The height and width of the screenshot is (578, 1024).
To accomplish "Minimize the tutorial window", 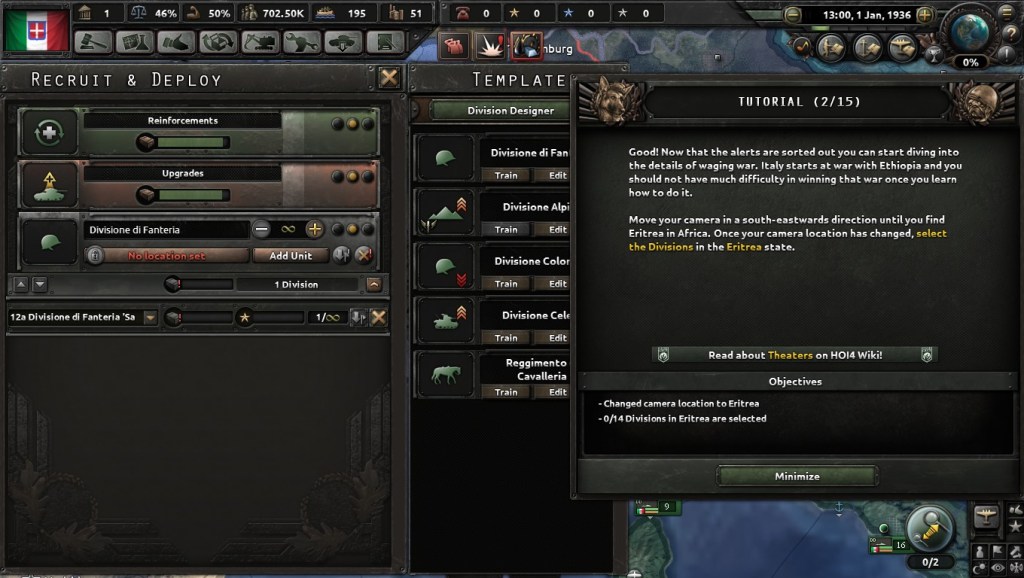I will click(x=797, y=476).
